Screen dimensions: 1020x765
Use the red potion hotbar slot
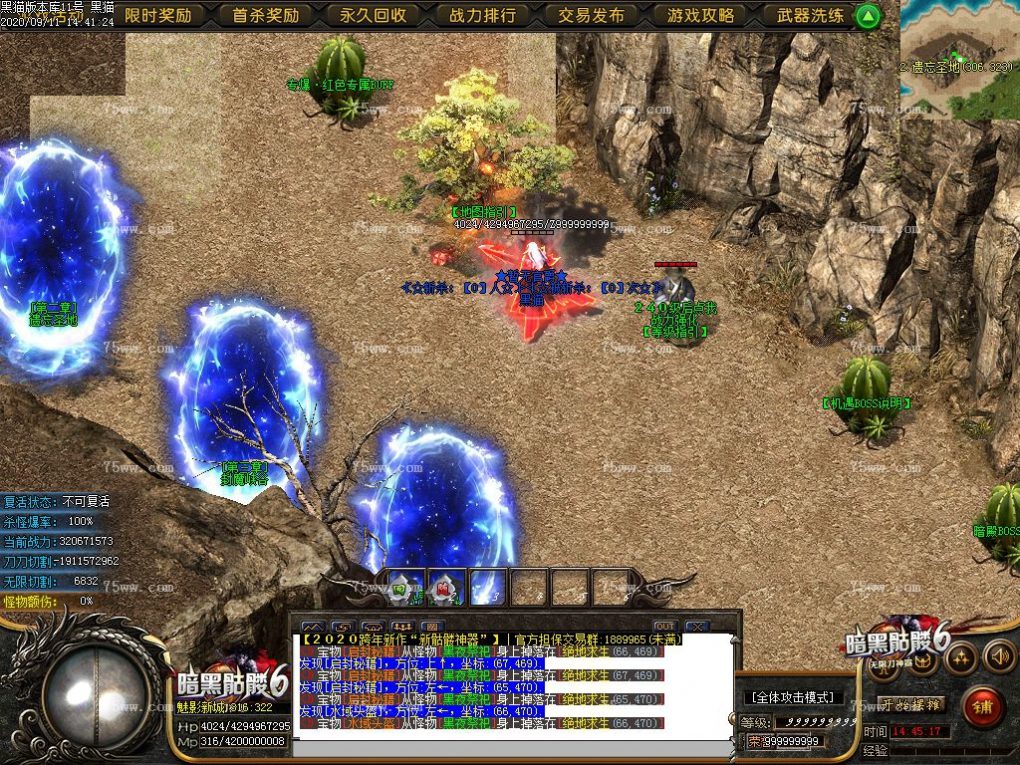pyautogui.click(x=445, y=588)
